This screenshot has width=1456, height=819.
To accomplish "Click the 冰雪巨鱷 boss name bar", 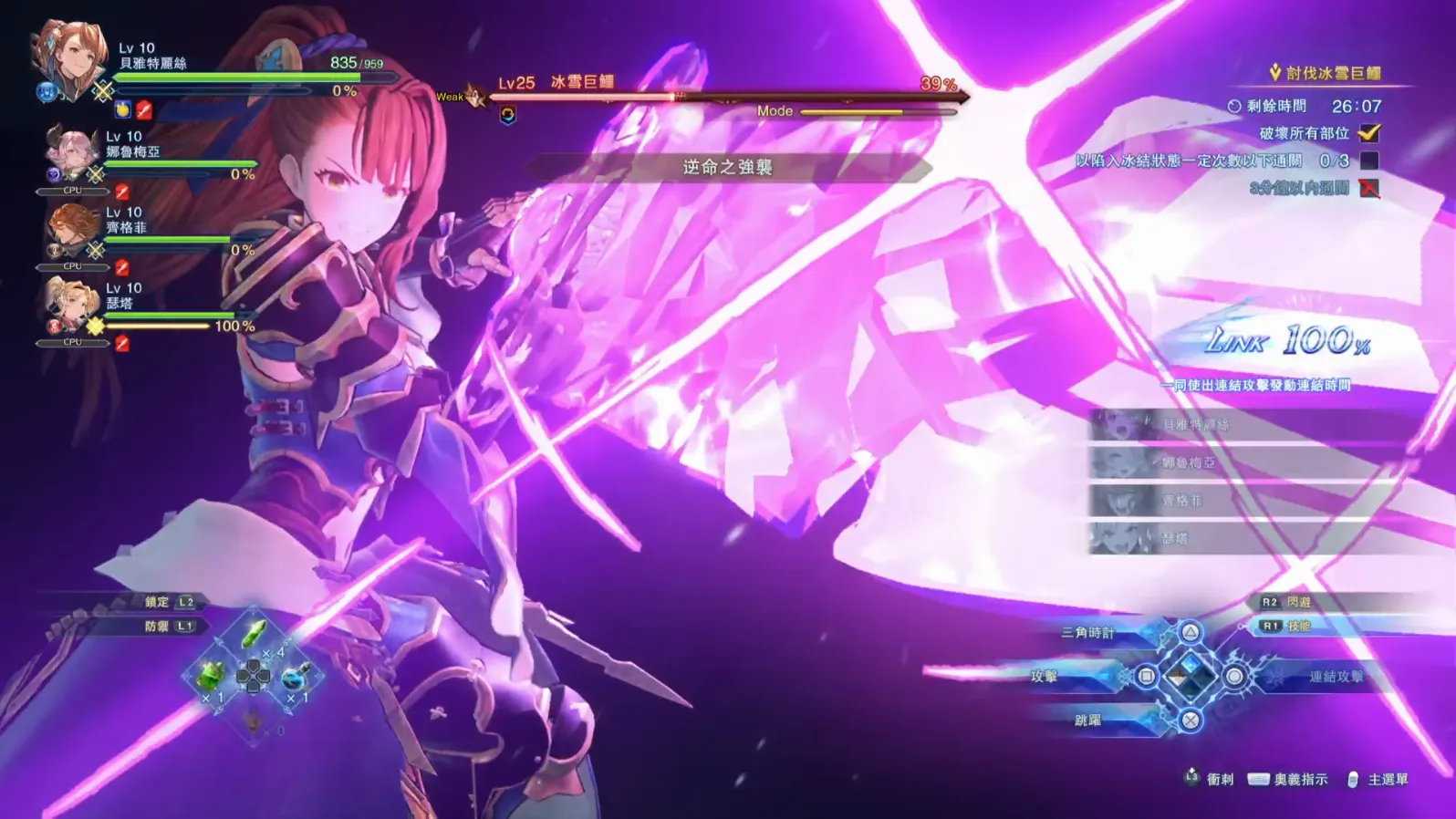I will pos(582,82).
